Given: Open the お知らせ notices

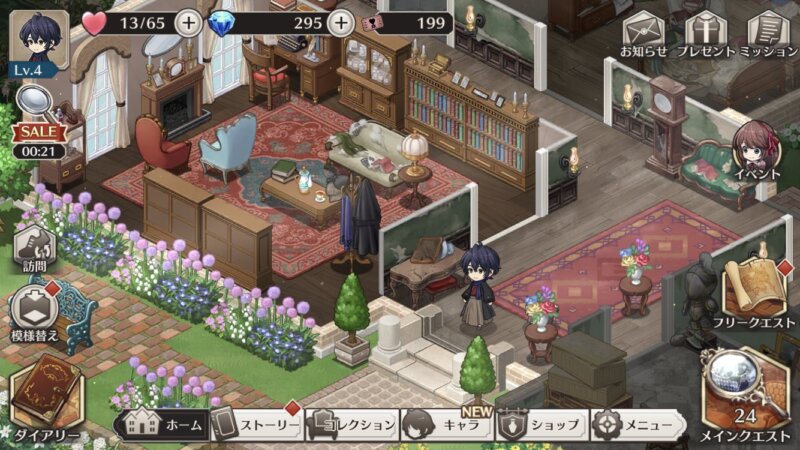Looking at the screenshot, I should pos(643,32).
